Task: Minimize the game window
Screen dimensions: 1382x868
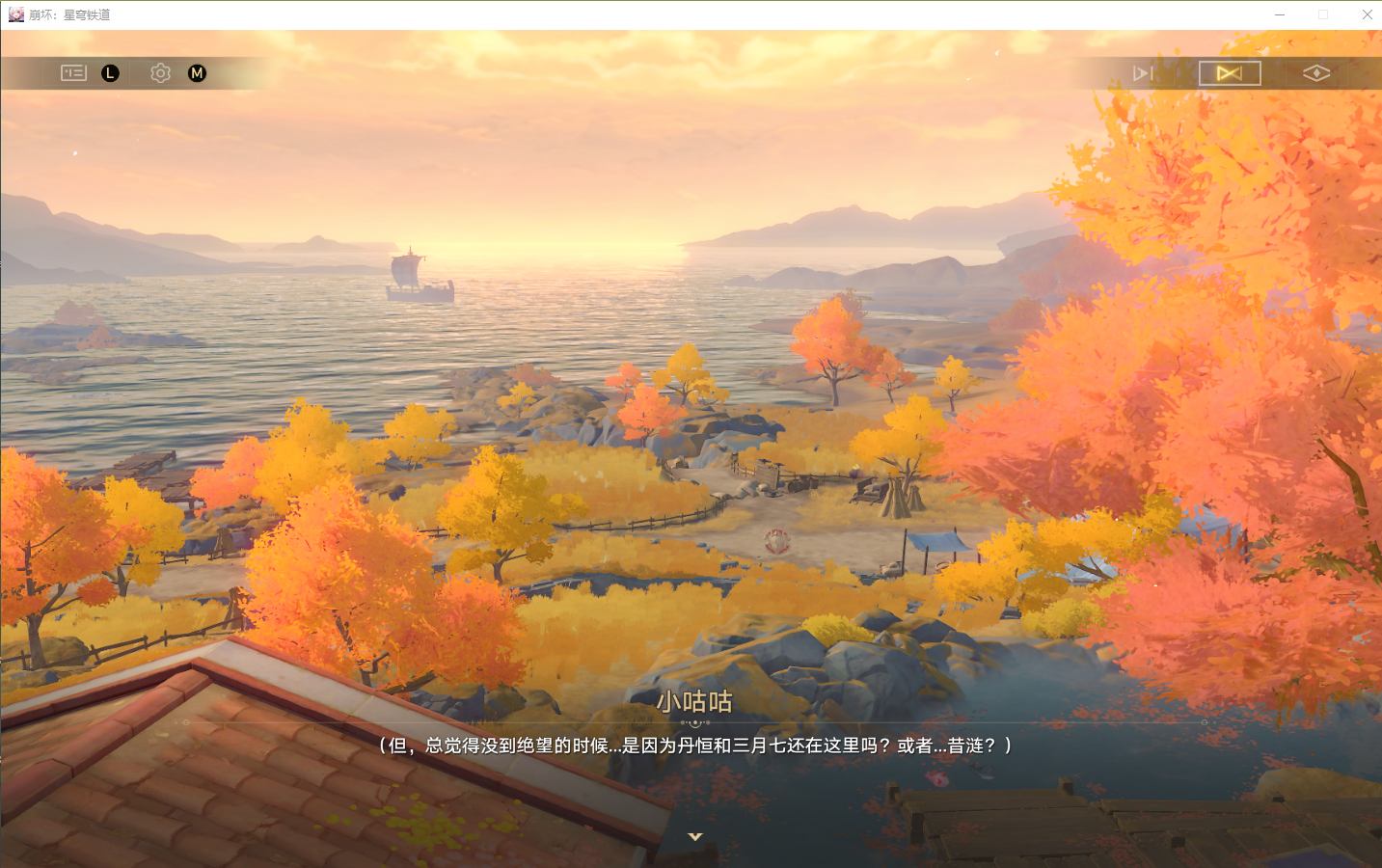Action: [1280, 14]
